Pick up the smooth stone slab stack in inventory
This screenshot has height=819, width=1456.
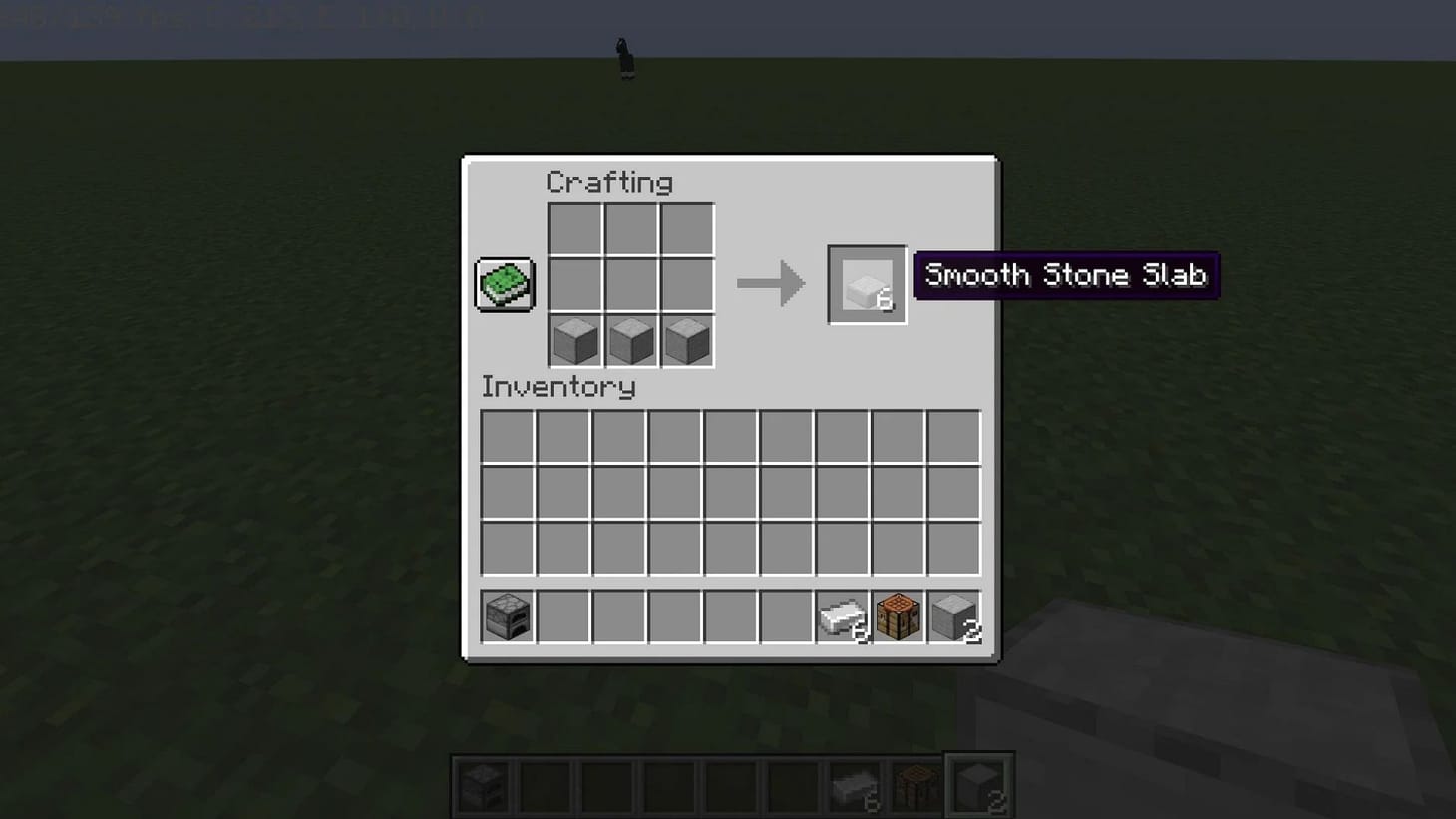(x=843, y=615)
